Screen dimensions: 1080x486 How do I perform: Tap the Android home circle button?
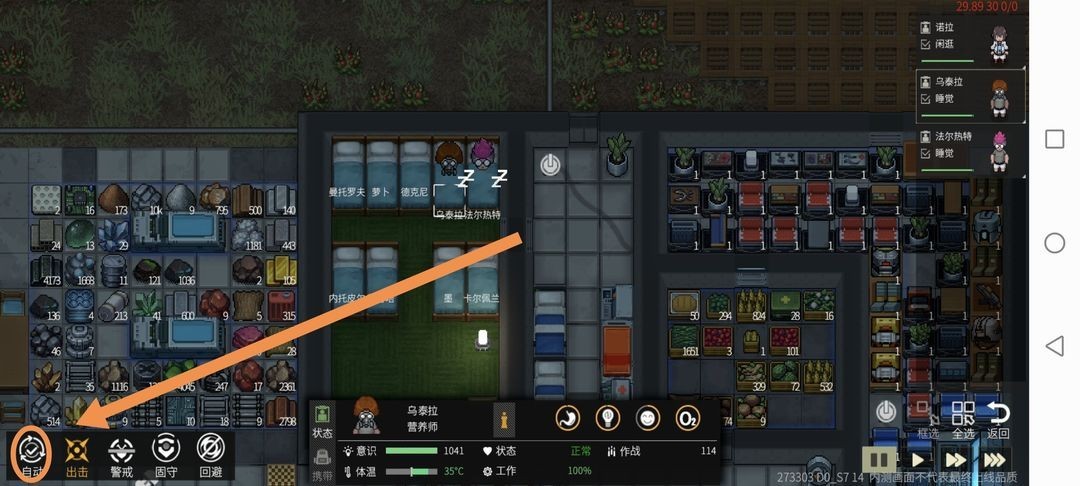(1054, 243)
